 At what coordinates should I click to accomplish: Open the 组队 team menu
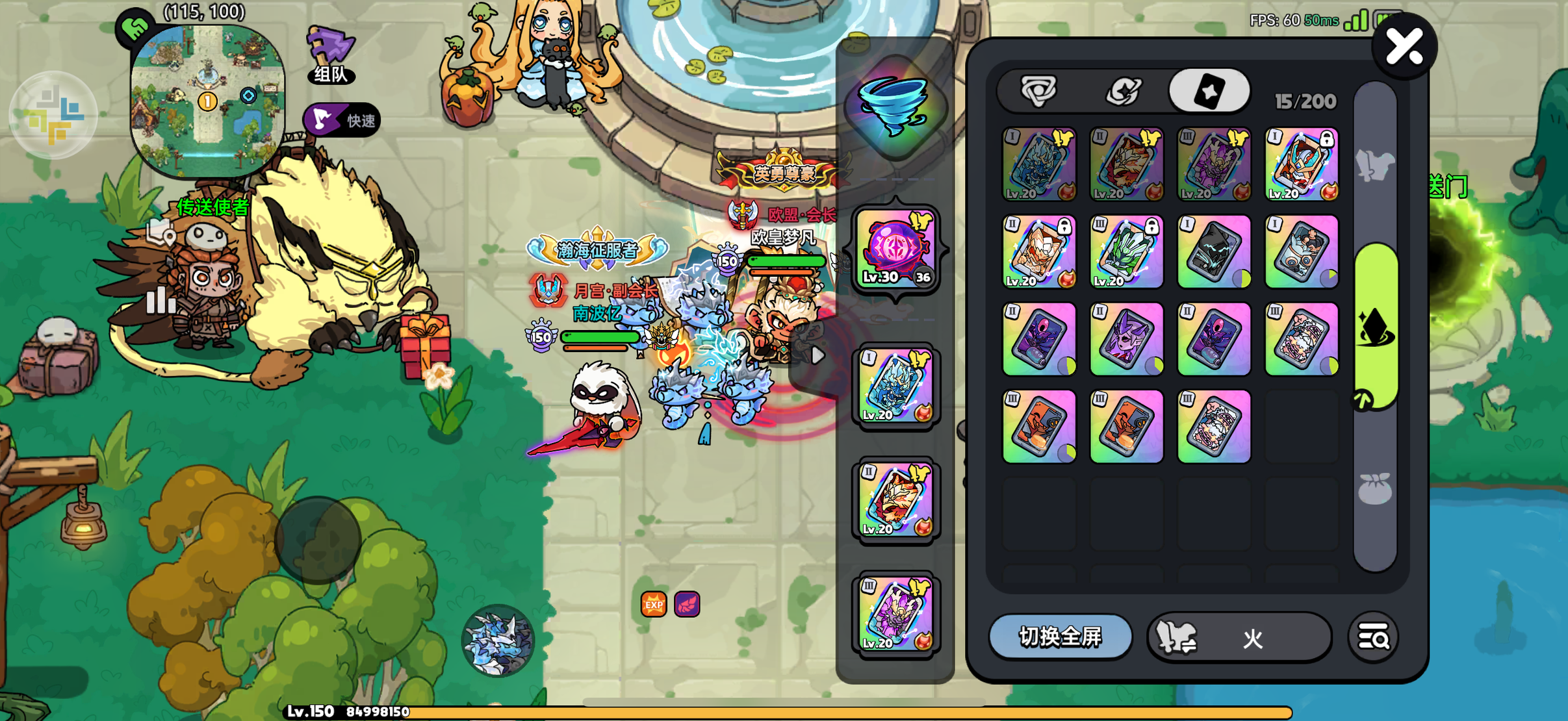tap(331, 57)
